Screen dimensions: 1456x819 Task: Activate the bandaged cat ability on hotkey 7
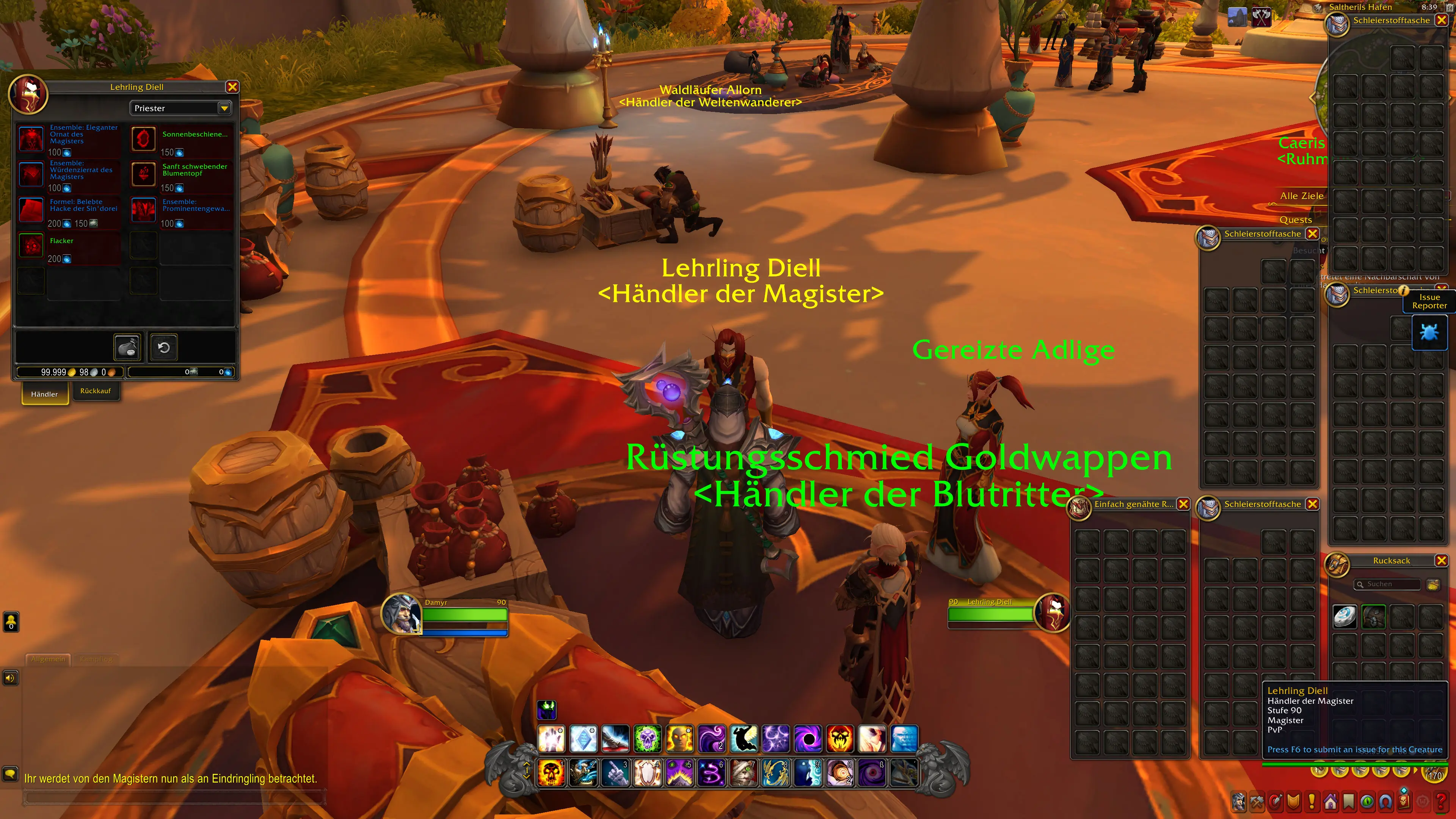coord(744,773)
